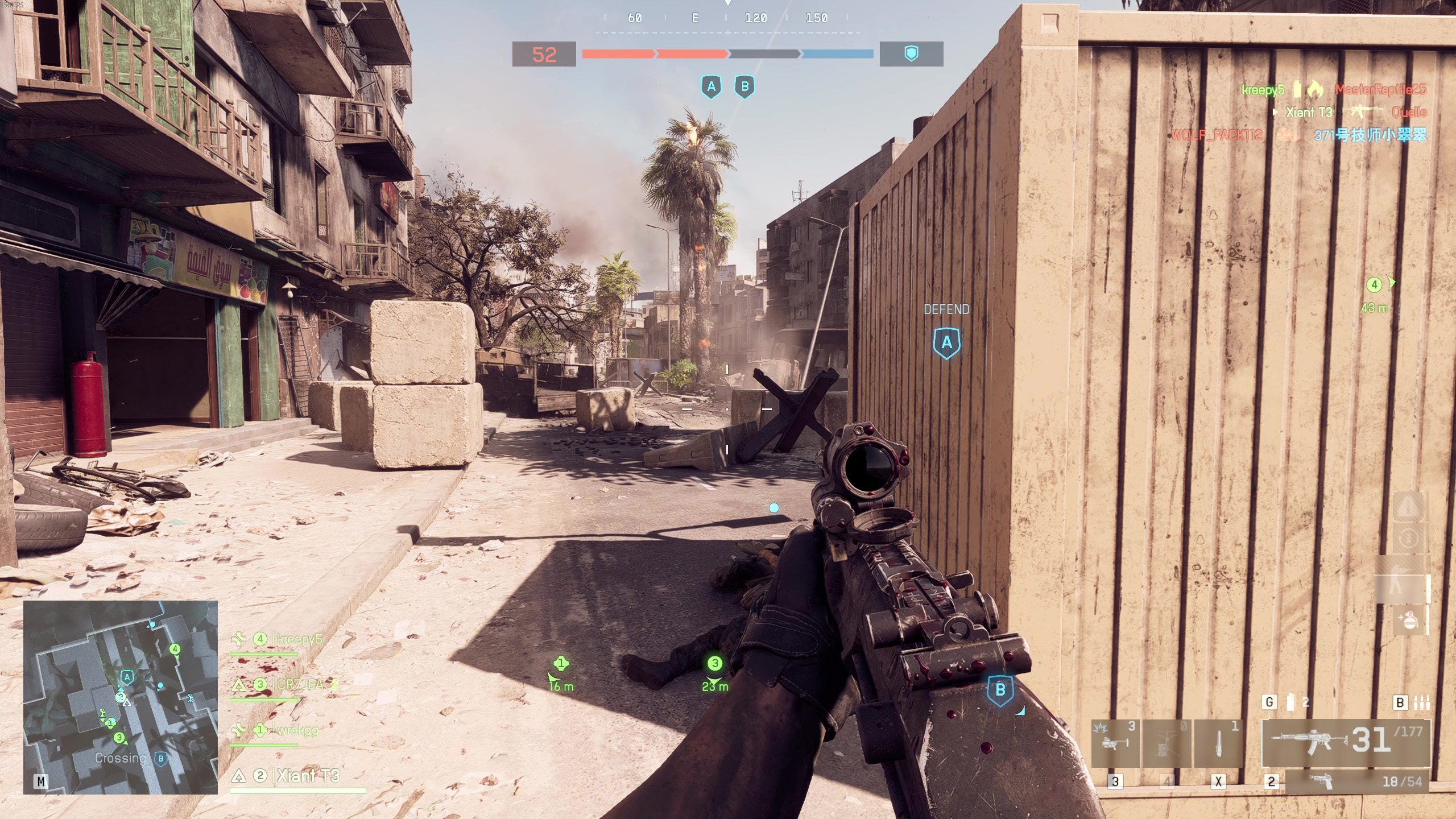Click squadmate 4 marker at 43 m
The height and width of the screenshot is (819, 1456).
pyautogui.click(x=1374, y=285)
